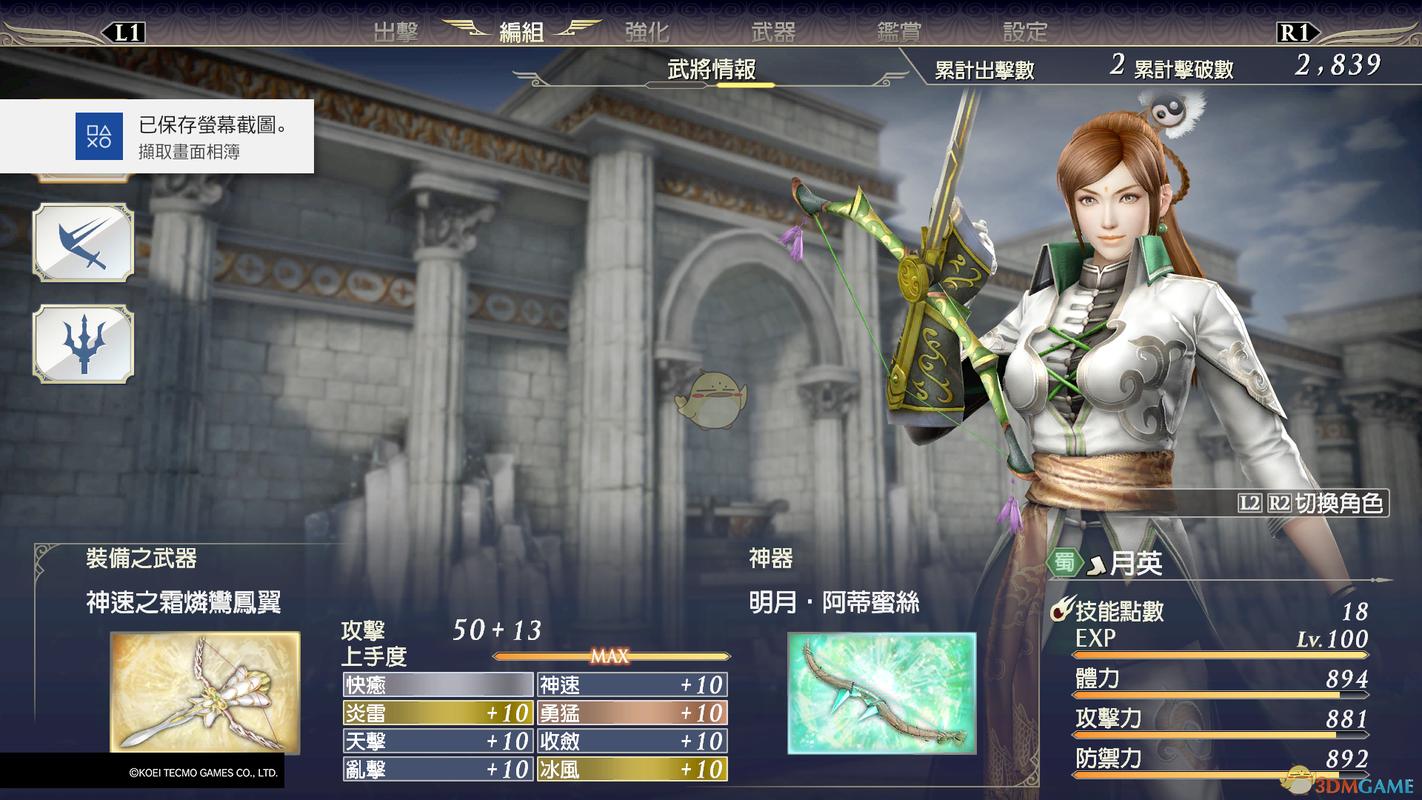1422x800 pixels.
Task: Switch to the 設定 tab
Action: click(x=1024, y=32)
